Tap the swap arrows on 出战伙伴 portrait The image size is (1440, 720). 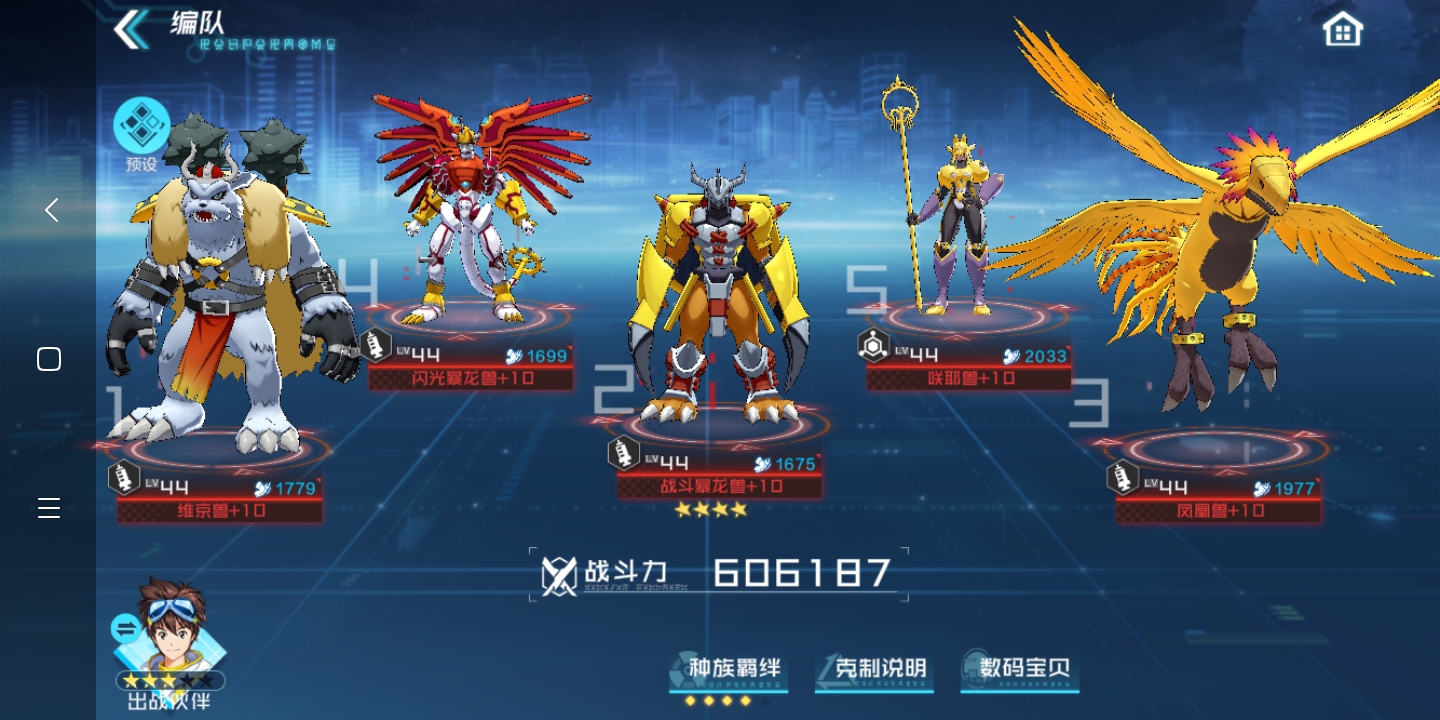coord(124,629)
